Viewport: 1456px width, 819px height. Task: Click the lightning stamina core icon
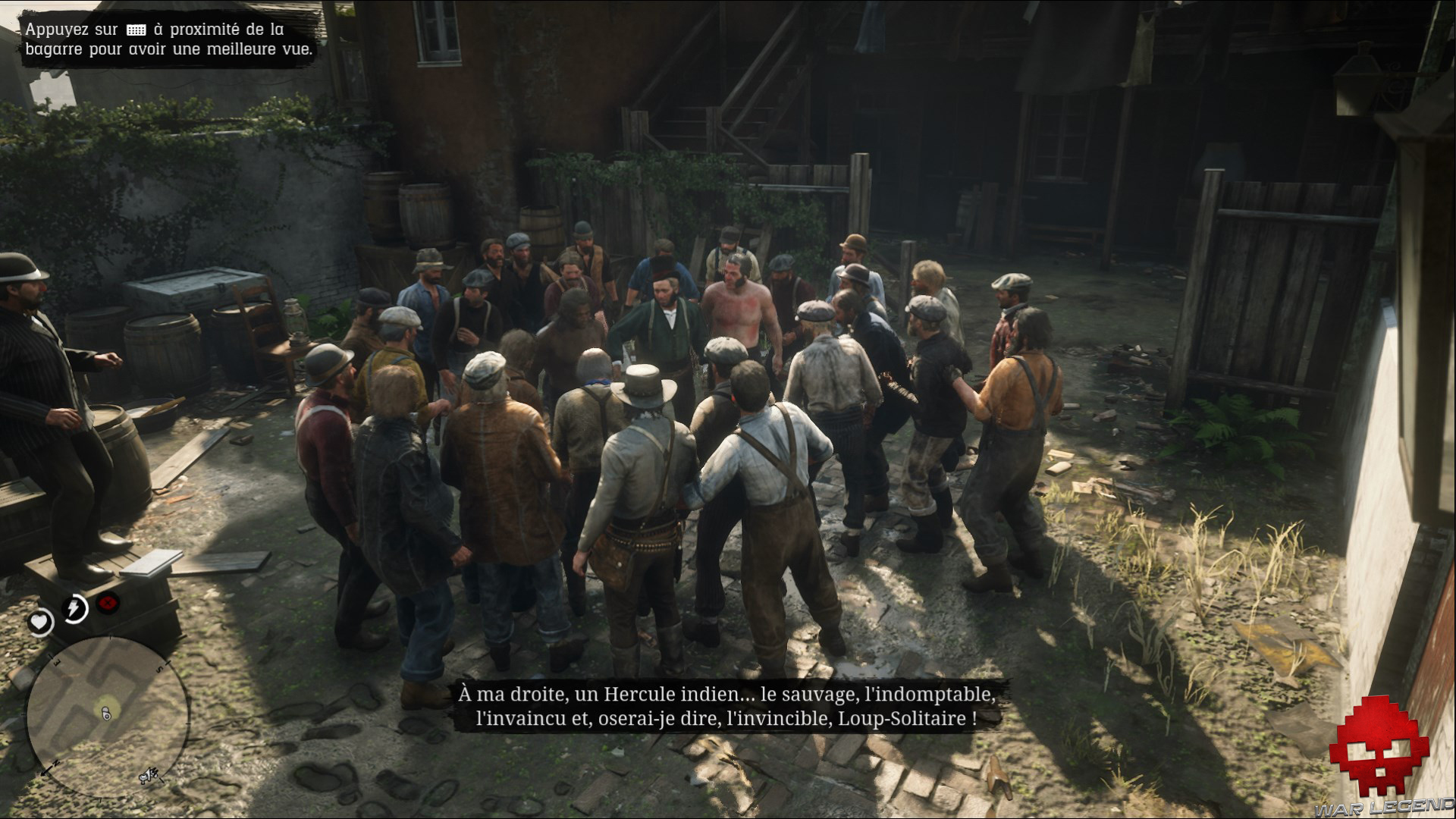(x=74, y=607)
